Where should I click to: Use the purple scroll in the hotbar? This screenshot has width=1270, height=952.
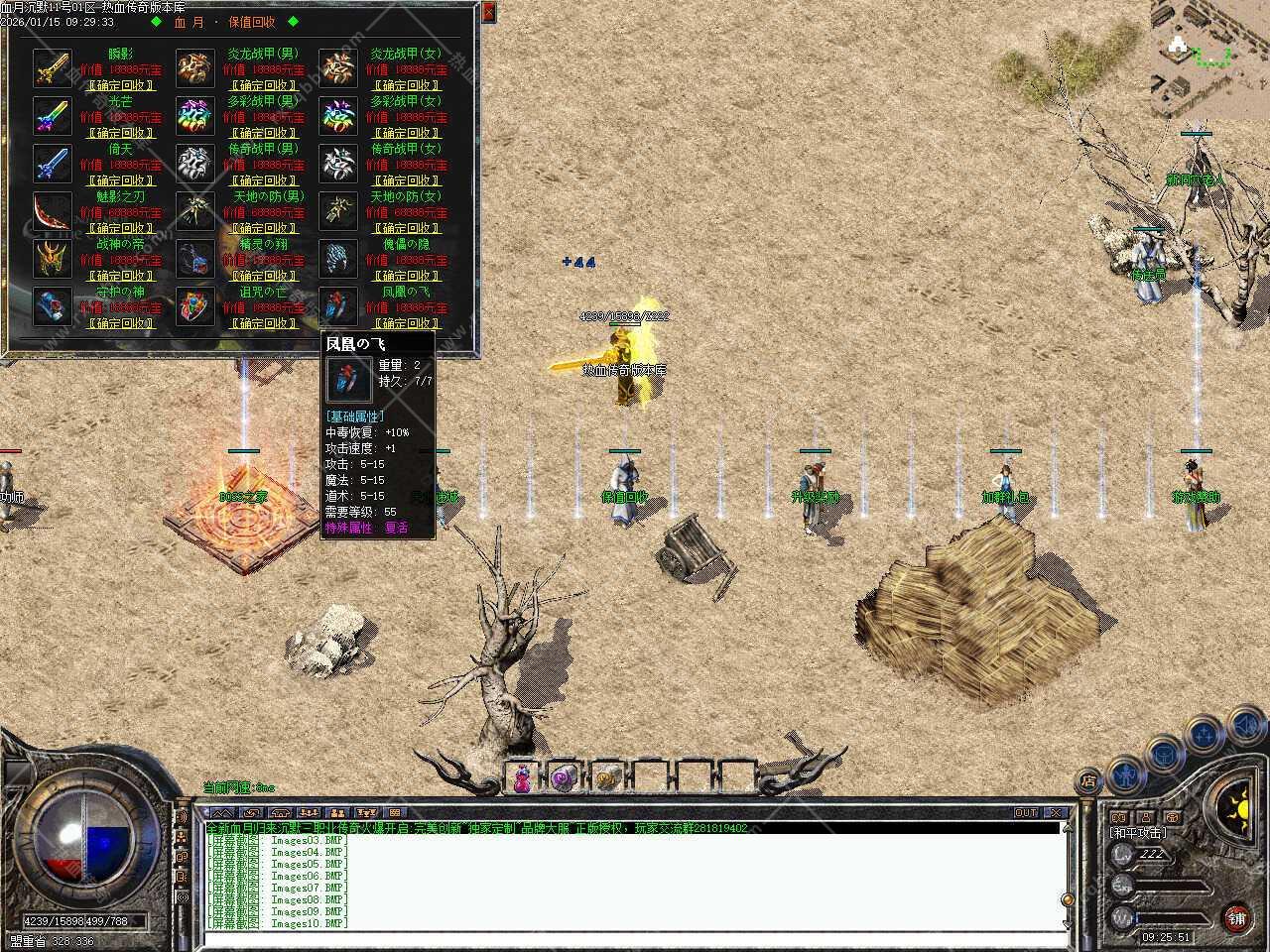point(565,777)
